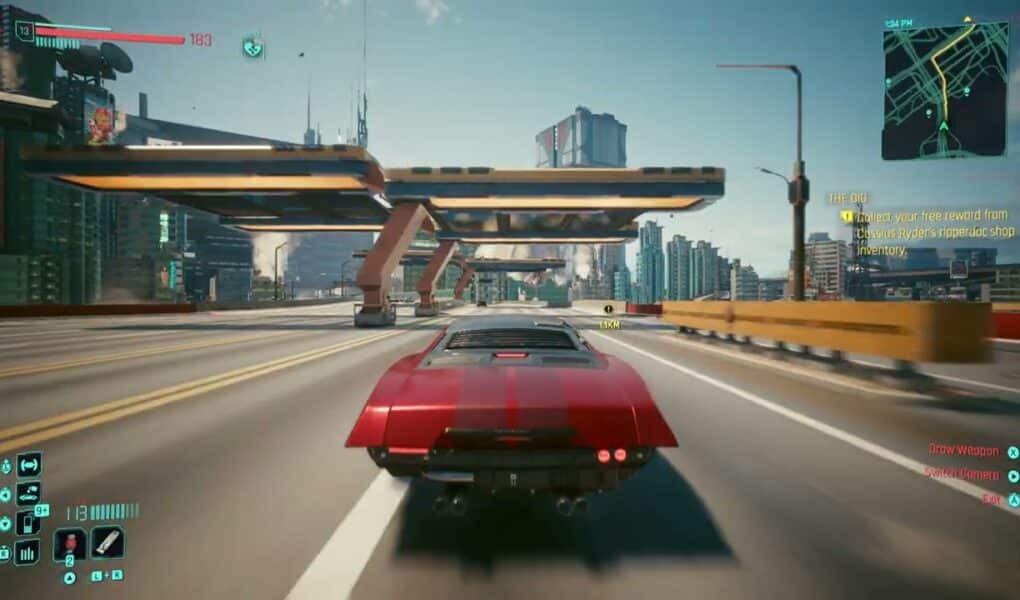Select the inhaler gadget quick slot
Image resolution: width=1020 pixels, height=600 pixels.
(x=107, y=543)
